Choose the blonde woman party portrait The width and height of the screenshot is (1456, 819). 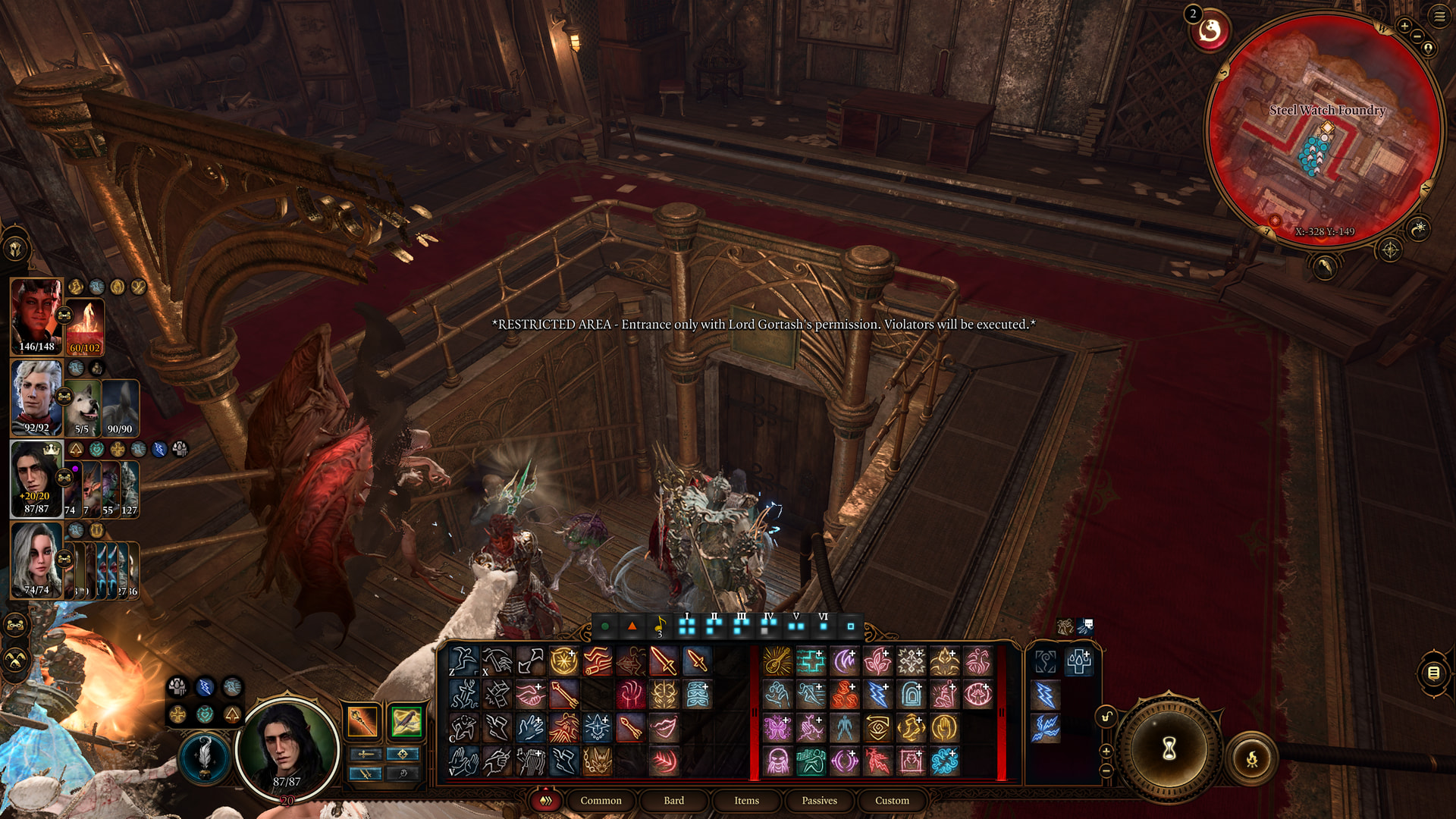36,560
